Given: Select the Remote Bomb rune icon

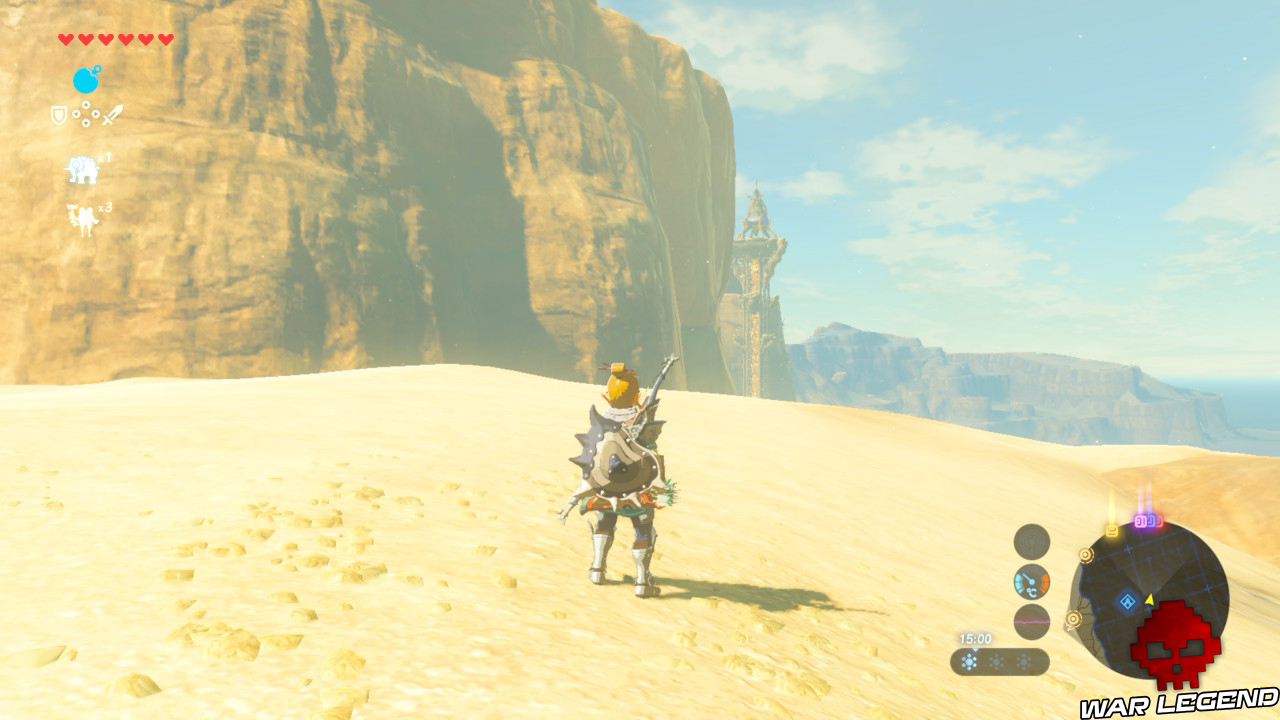Looking at the screenshot, I should (86, 80).
